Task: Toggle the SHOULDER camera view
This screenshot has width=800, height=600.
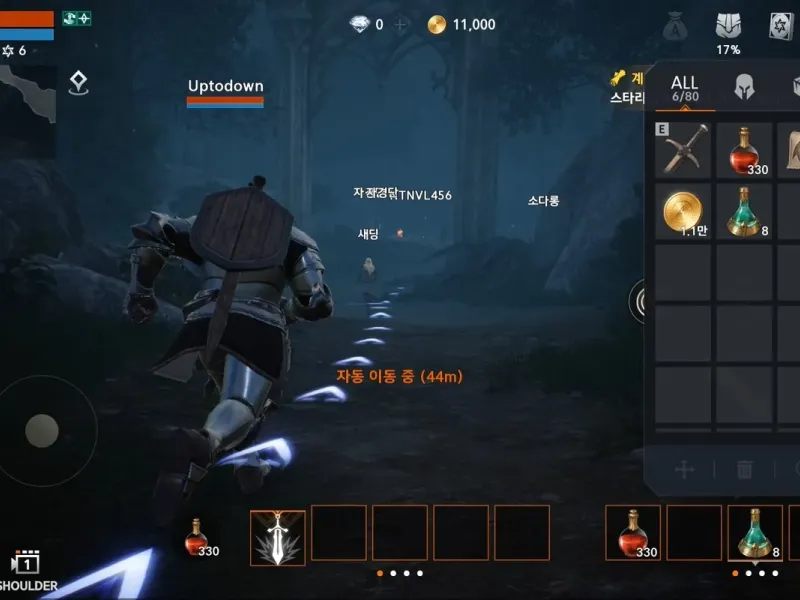Action: coord(25,571)
